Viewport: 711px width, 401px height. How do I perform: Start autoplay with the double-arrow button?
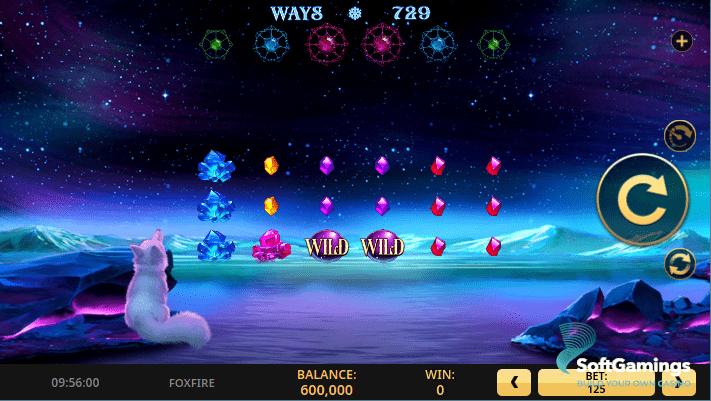(680, 264)
